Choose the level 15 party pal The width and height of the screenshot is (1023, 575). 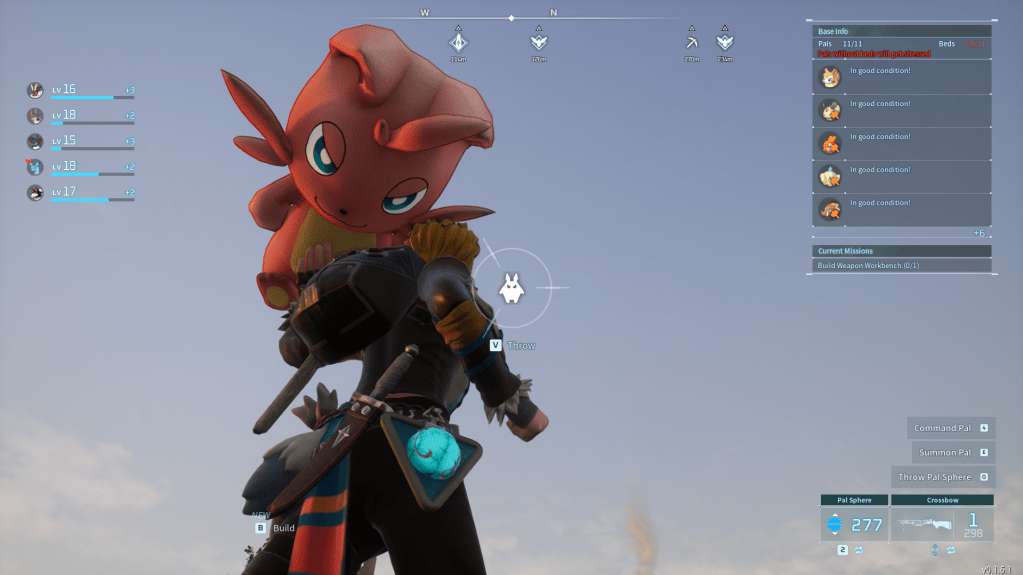coord(36,141)
